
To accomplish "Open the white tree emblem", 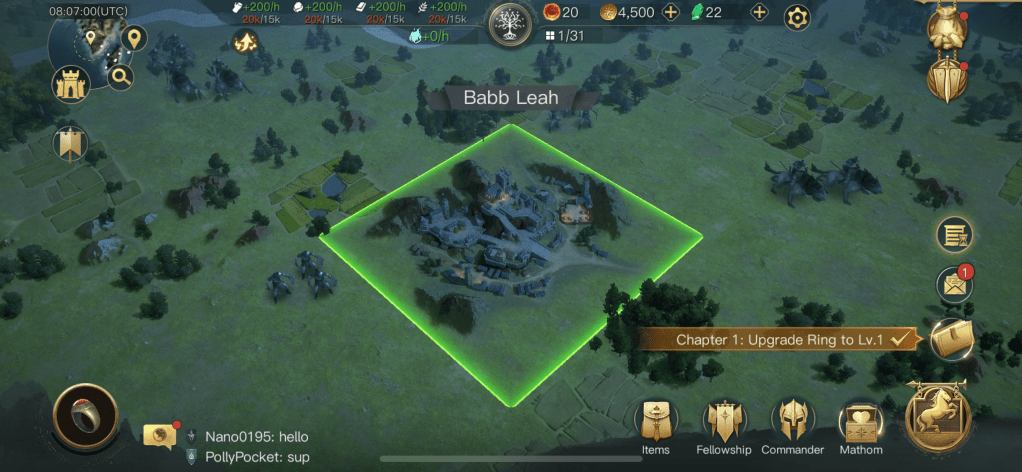I will pyautogui.click(x=512, y=22).
